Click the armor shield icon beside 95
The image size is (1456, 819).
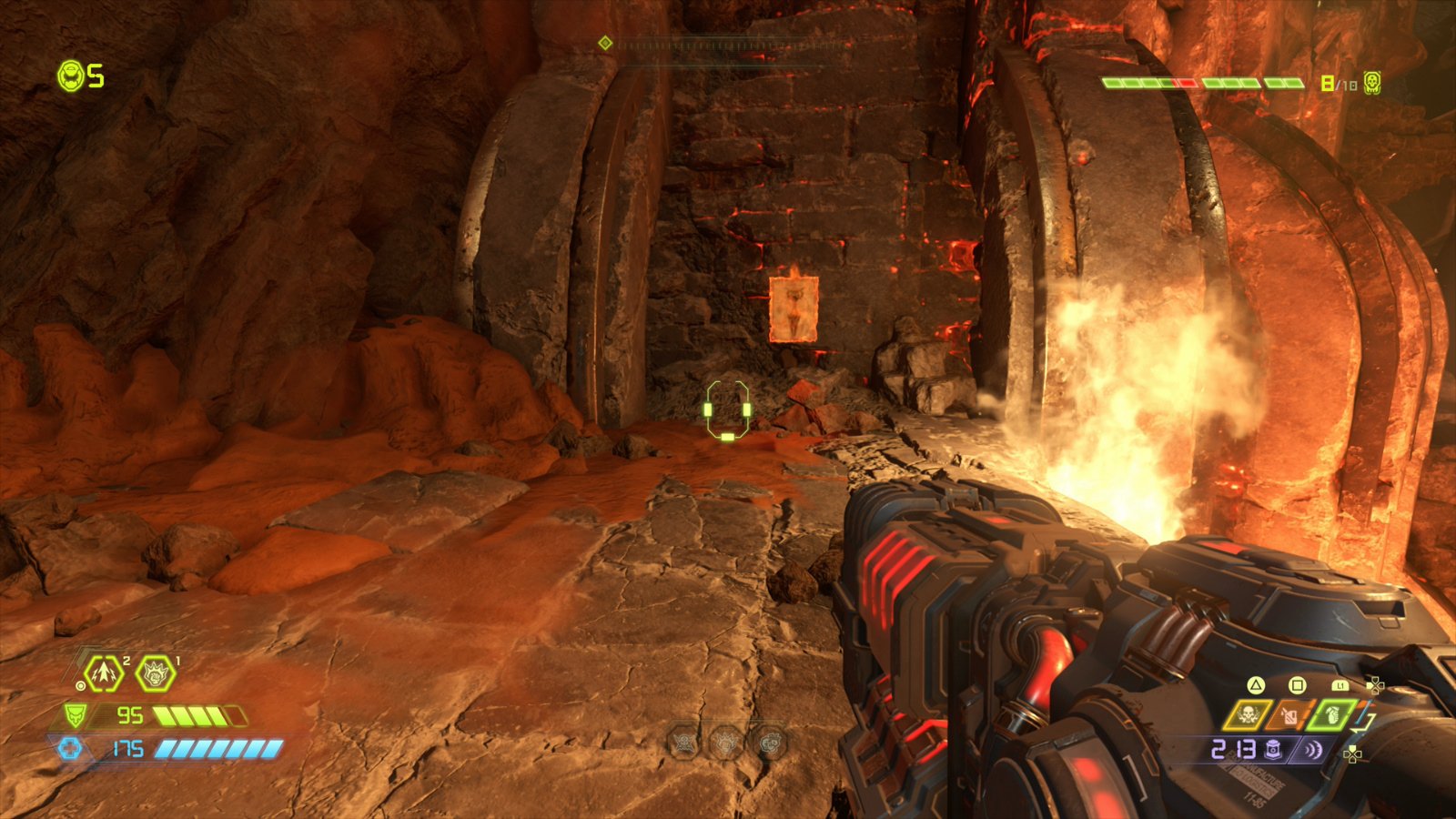click(x=76, y=715)
